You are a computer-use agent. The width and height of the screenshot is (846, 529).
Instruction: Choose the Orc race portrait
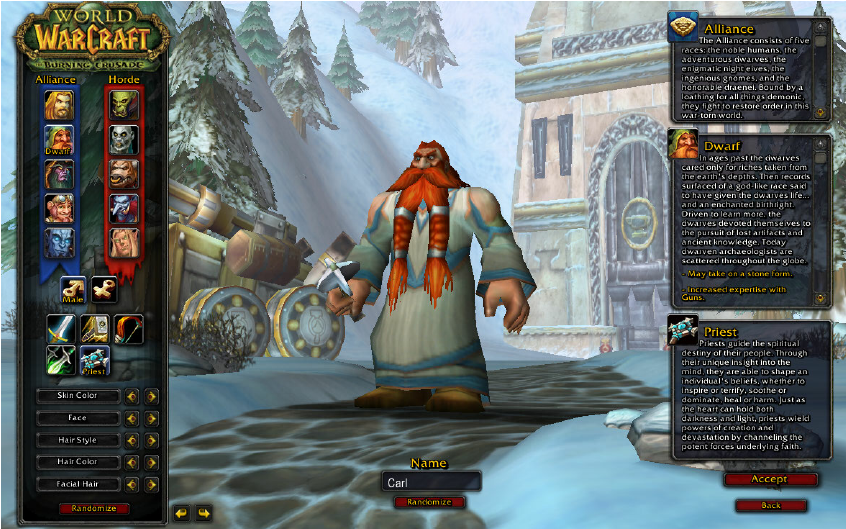click(x=124, y=104)
